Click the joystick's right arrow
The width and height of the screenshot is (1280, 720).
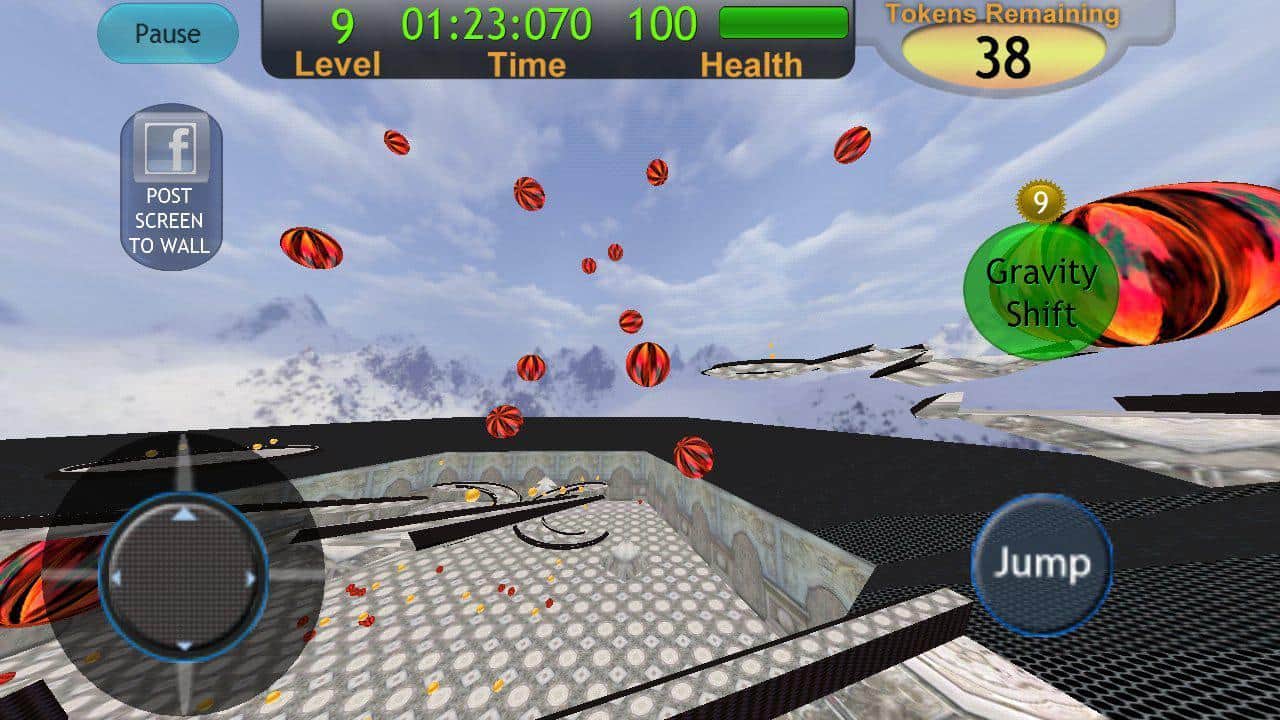pos(250,578)
